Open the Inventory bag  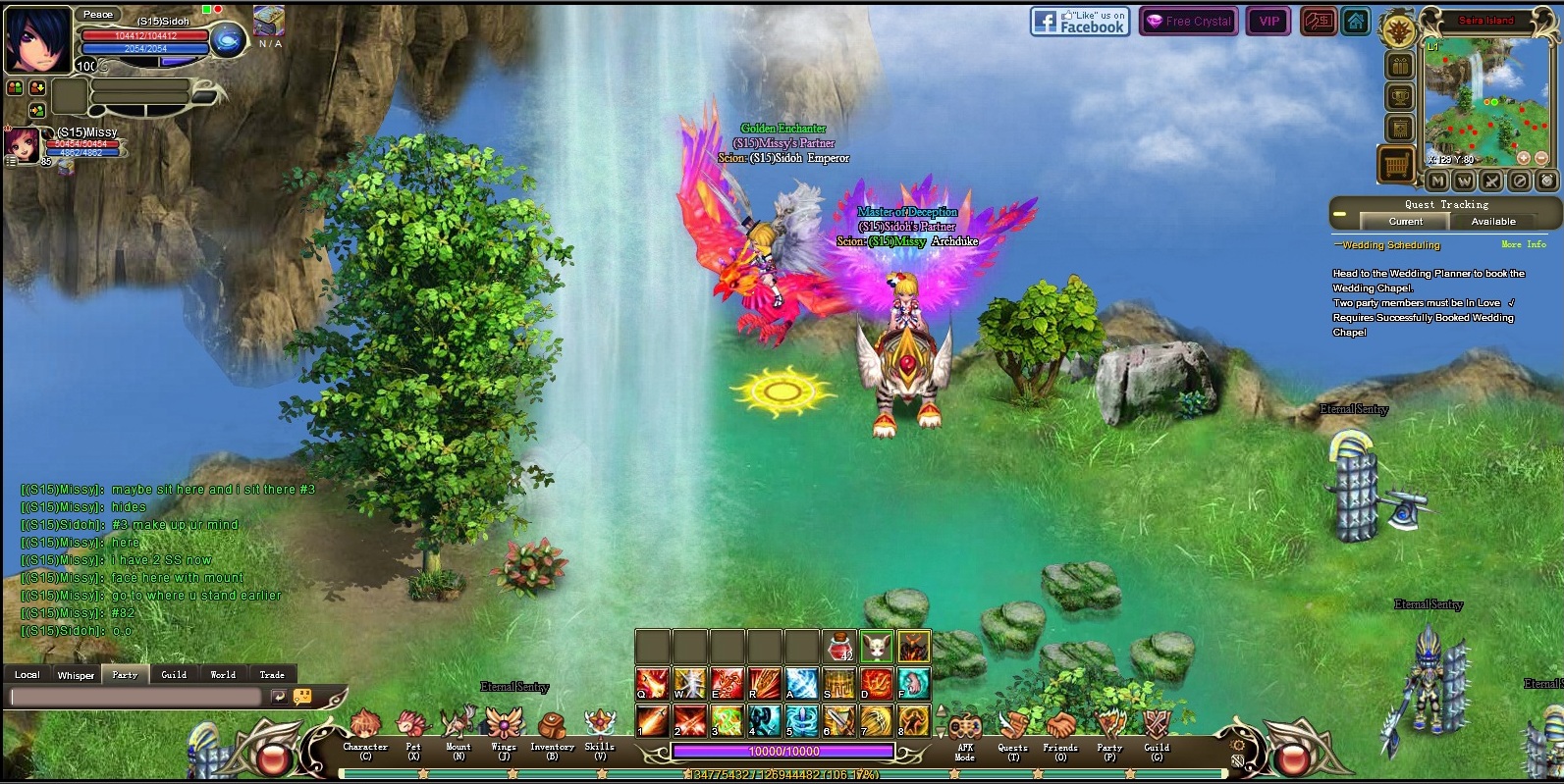(x=552, y=732)
